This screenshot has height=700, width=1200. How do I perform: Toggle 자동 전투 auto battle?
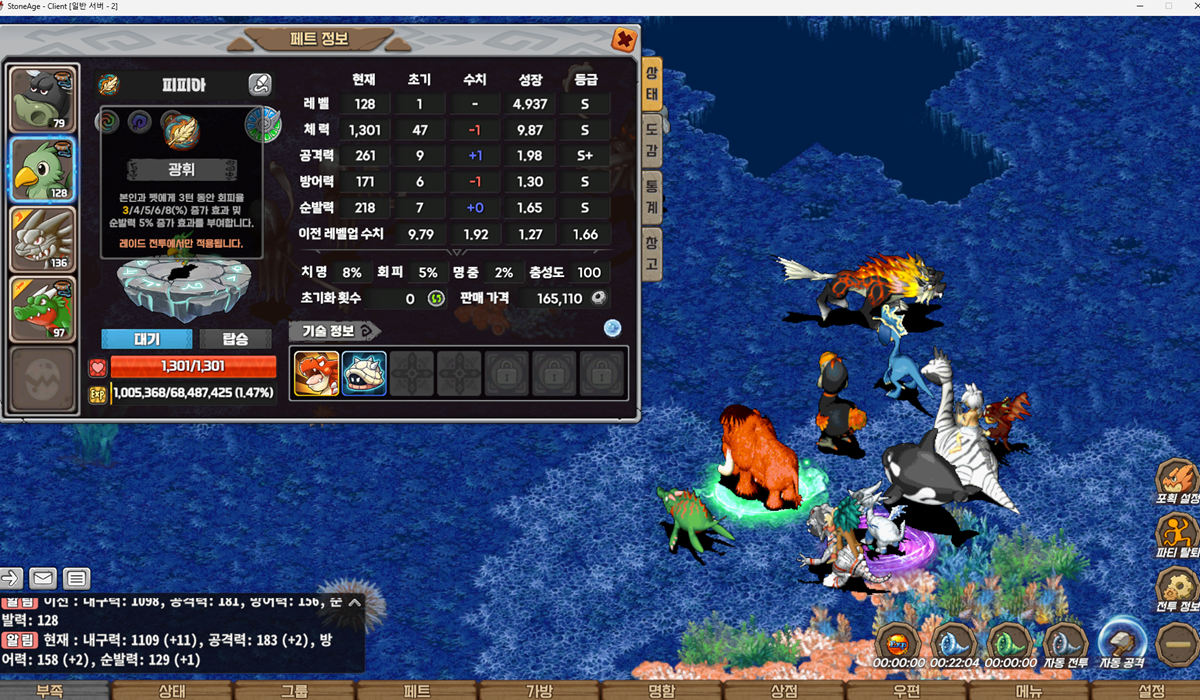click(1066, 643)
